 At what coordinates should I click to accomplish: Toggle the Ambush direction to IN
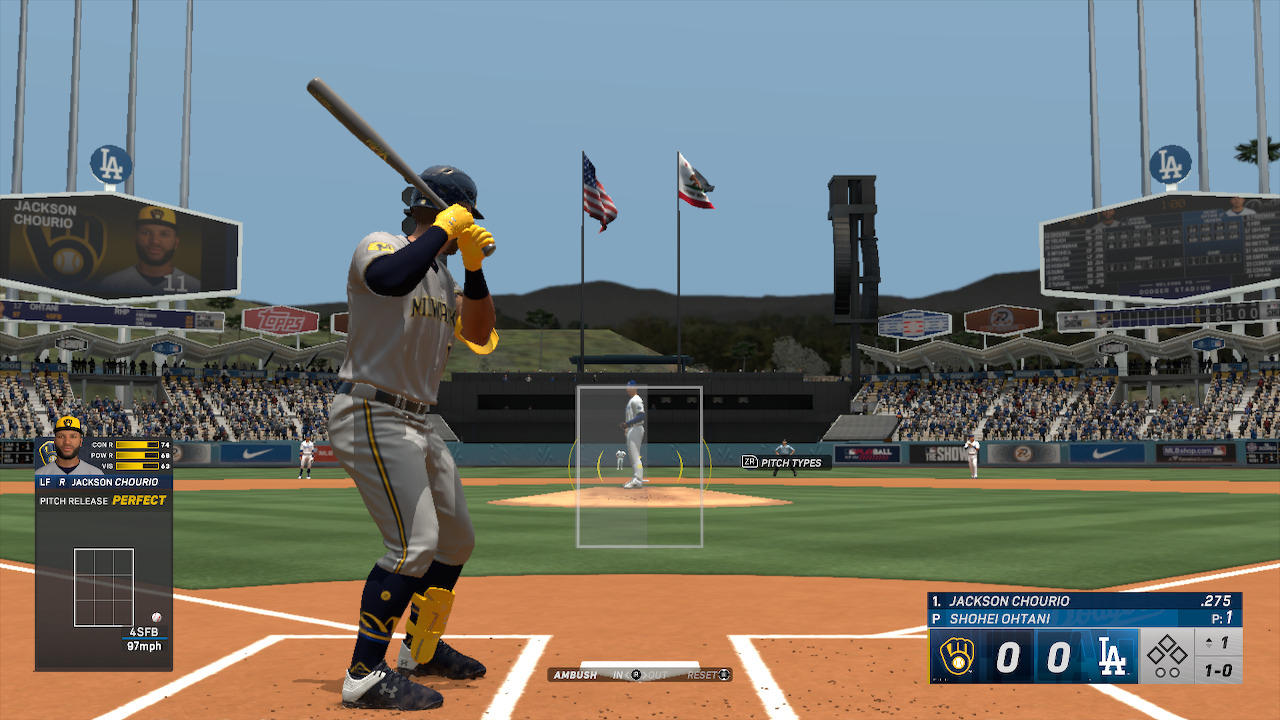617,675
